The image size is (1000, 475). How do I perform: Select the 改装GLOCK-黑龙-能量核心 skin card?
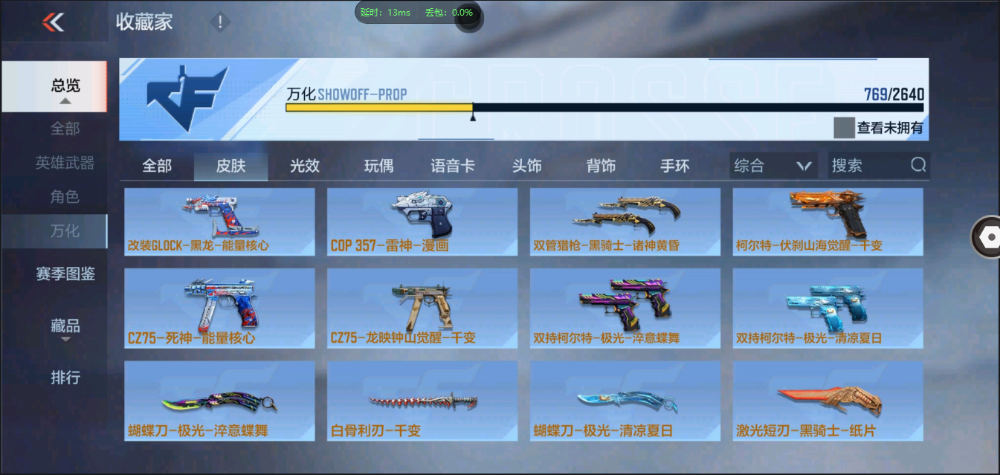click(x=221, y=222)
